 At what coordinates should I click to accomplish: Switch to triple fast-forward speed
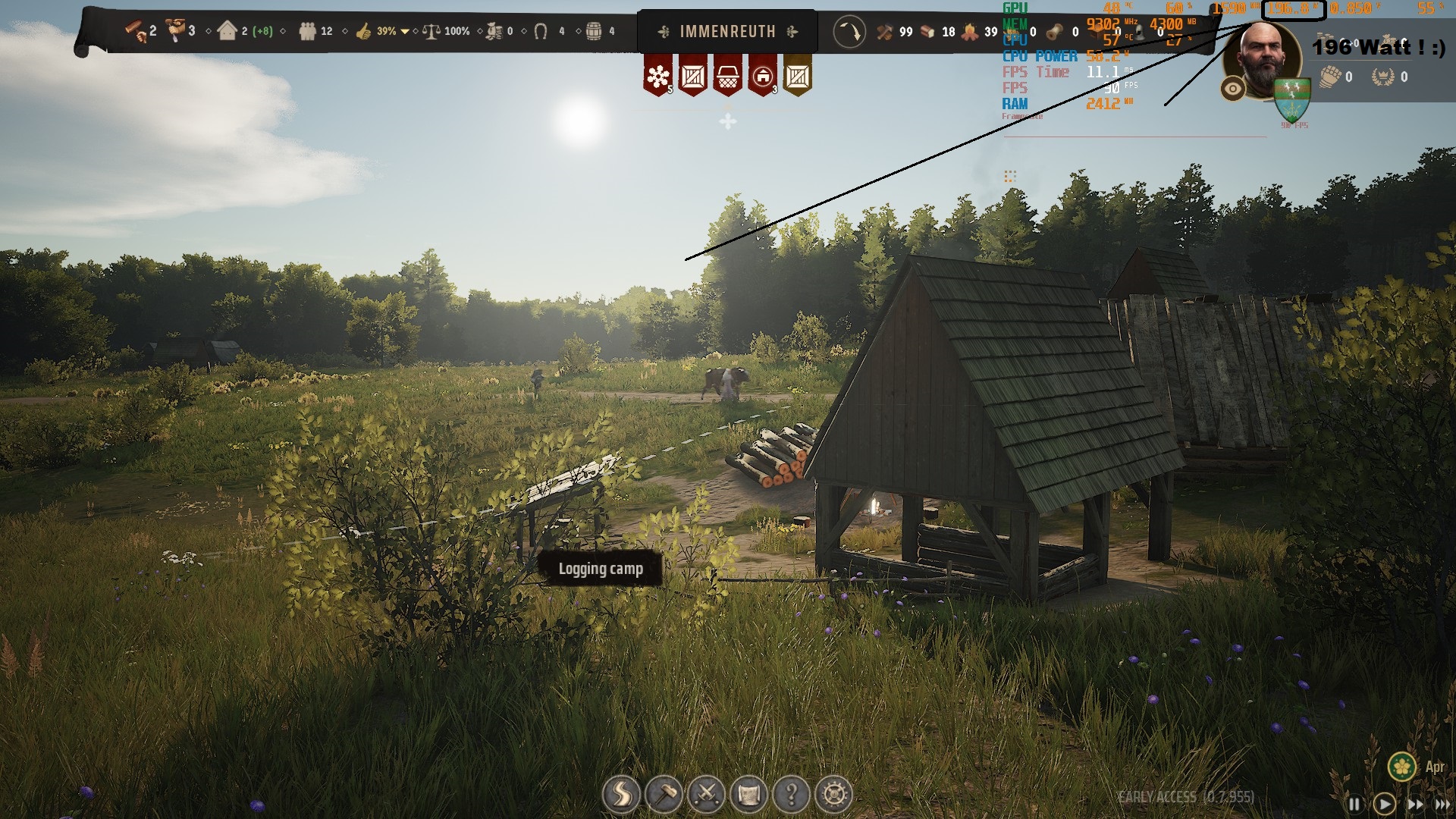[1442, 804]
